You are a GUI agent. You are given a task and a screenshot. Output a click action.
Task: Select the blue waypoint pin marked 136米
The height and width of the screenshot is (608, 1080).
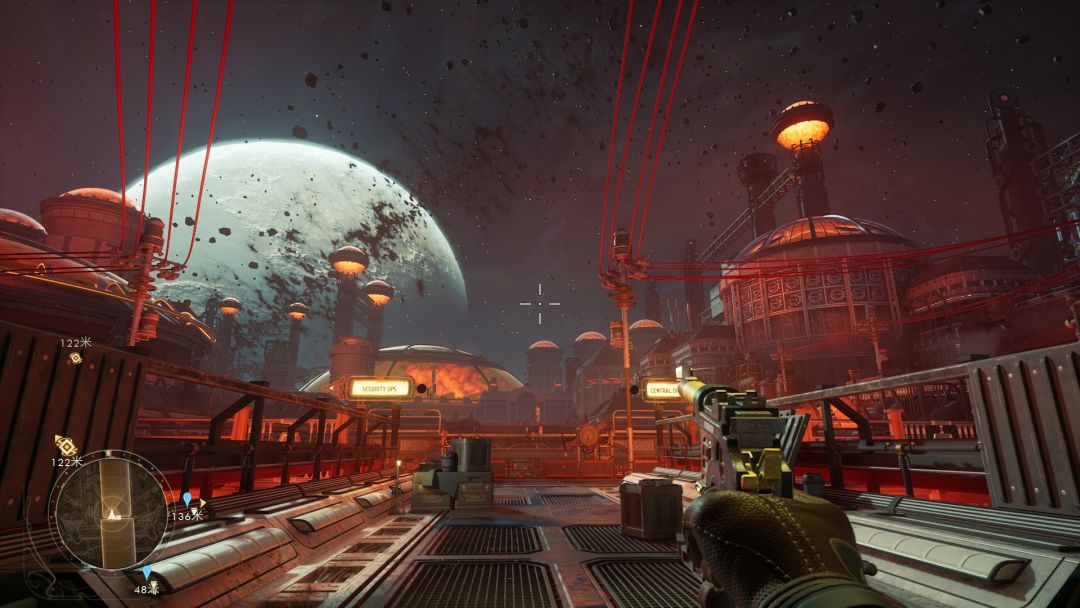click(186, 499)
